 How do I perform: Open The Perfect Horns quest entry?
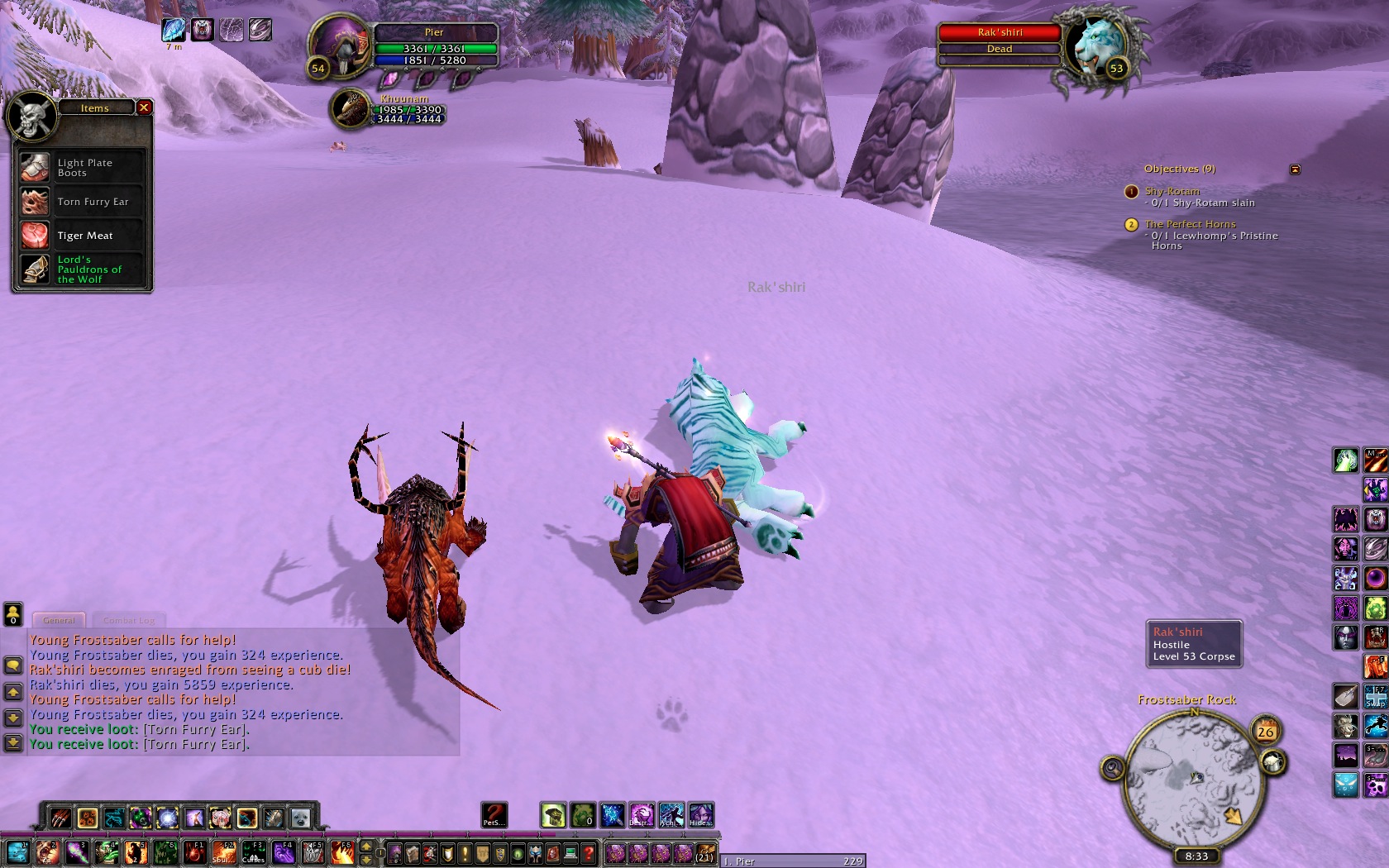[1190, 224]
